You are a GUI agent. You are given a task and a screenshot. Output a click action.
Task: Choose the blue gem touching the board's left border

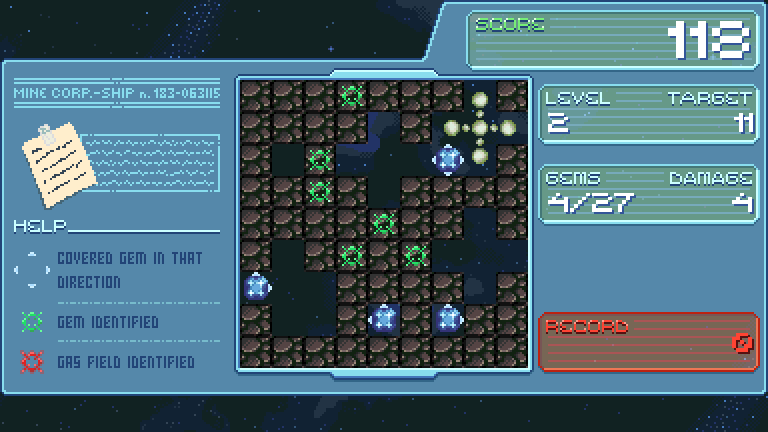256,288
